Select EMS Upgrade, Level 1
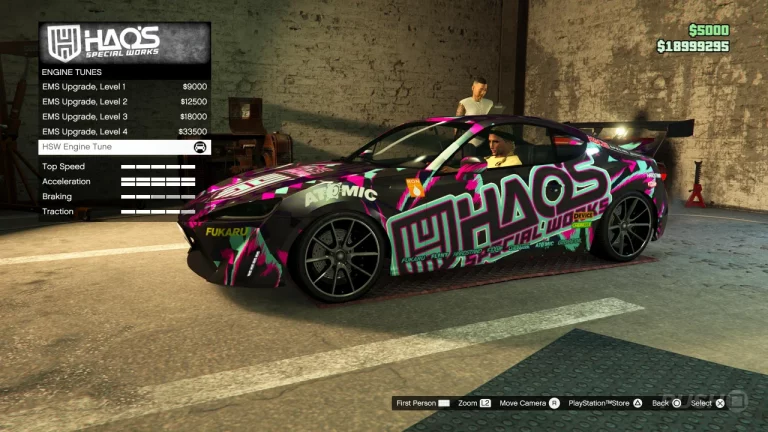 coord(124,87)
